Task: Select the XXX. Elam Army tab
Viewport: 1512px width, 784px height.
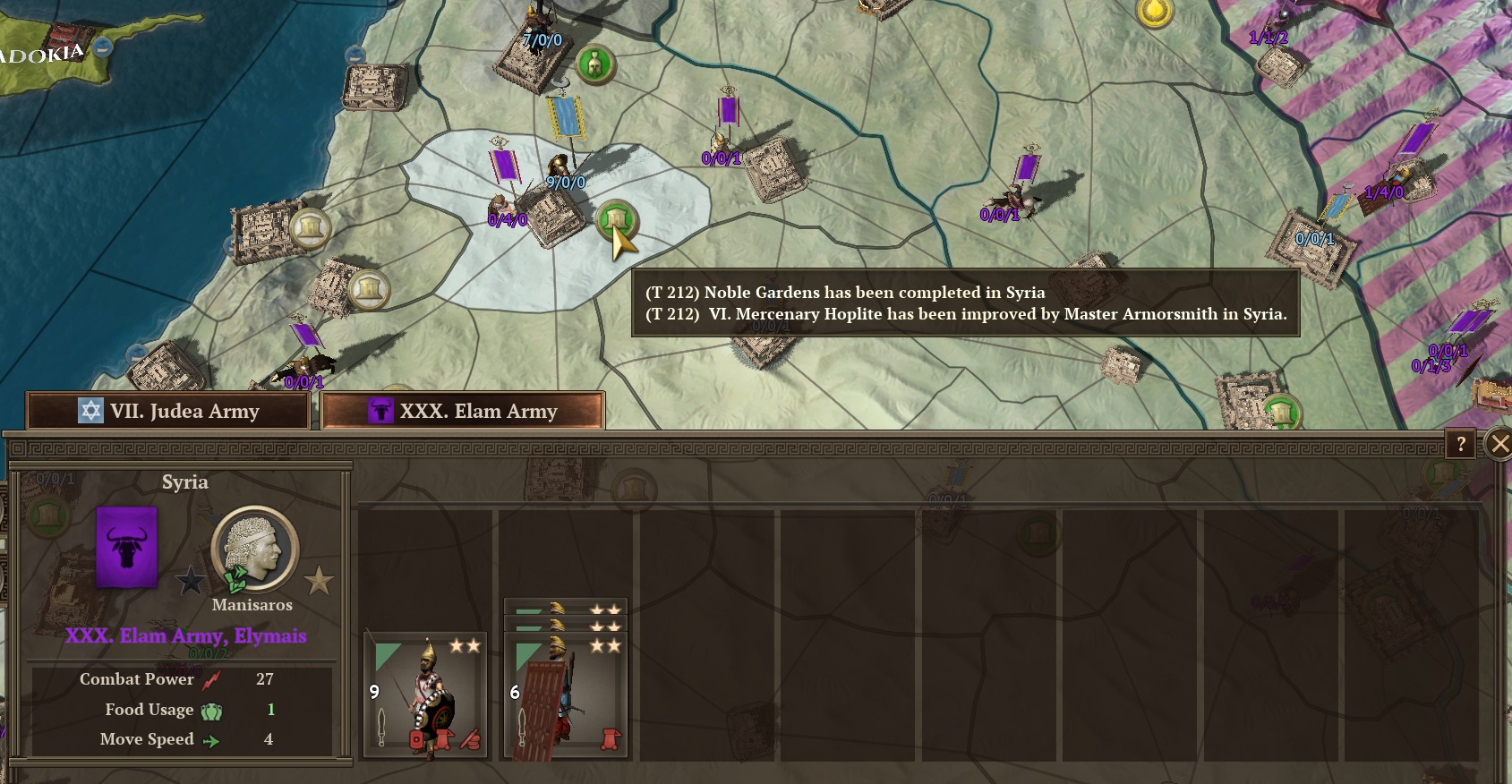Action: coord(461,412)
